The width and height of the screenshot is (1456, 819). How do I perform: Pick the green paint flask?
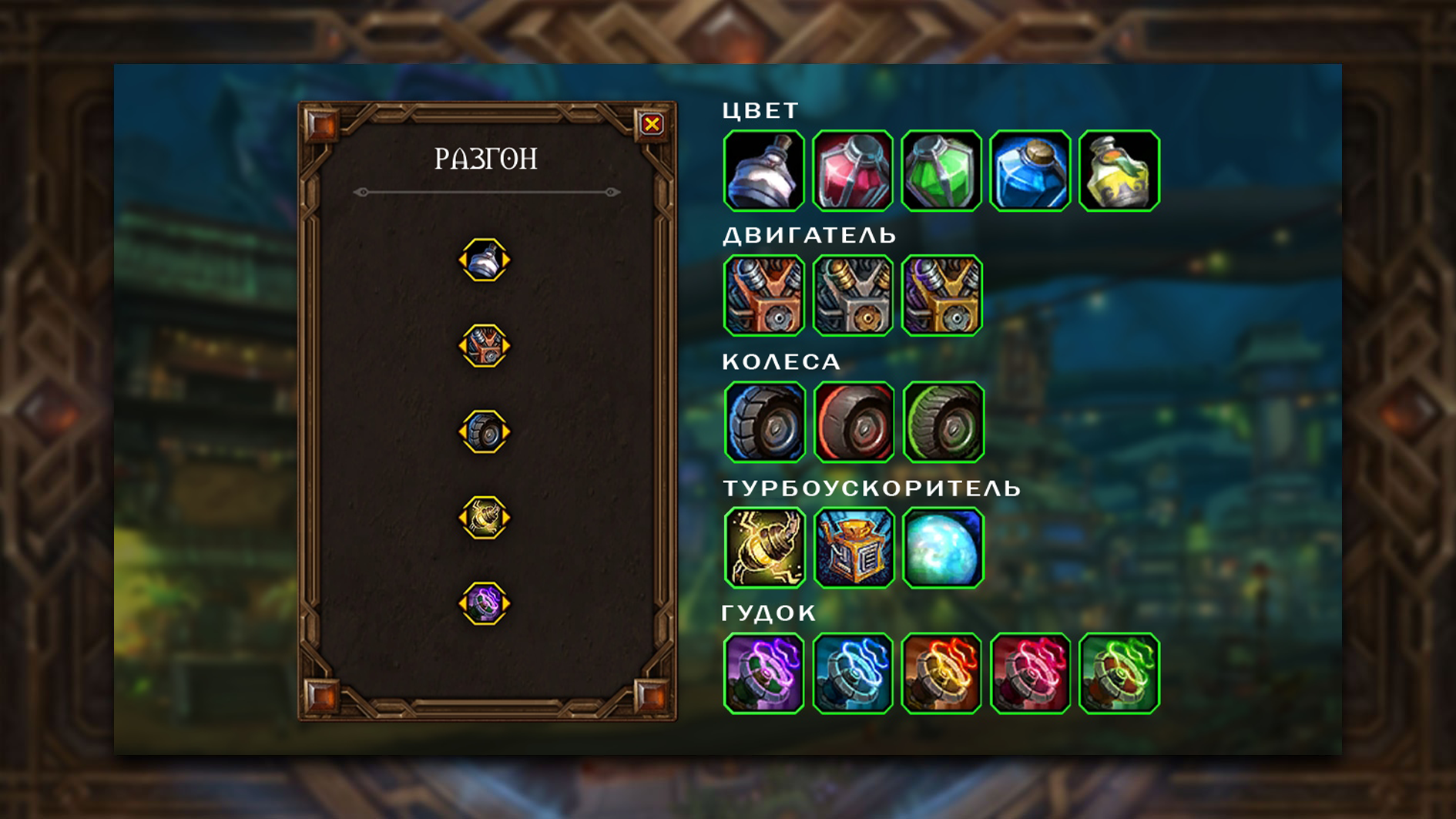941,170
